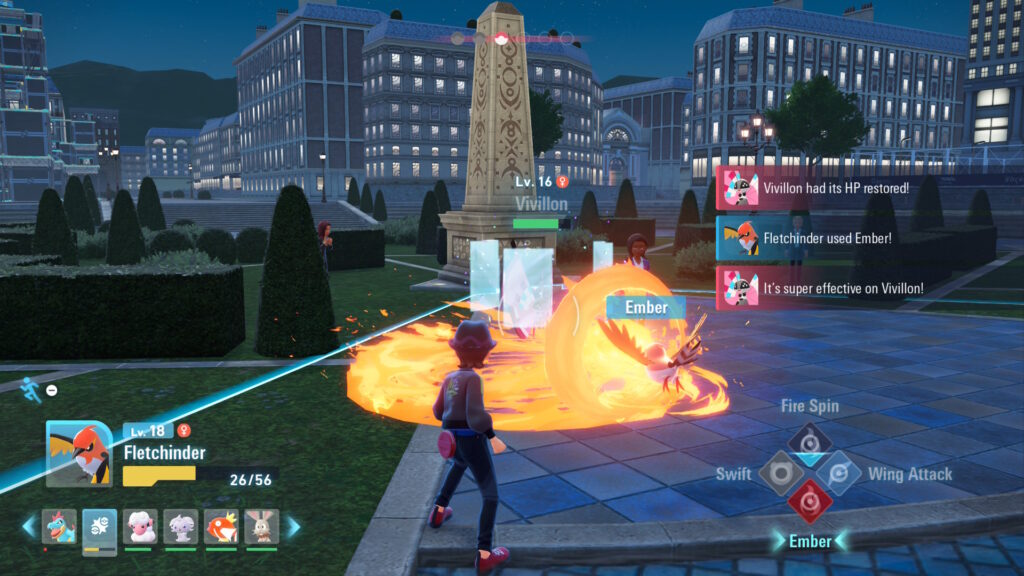Screen dimensions: 1024x576
Task: Open the Fletchinder portrait panel
Action: (x=79, y=453)
